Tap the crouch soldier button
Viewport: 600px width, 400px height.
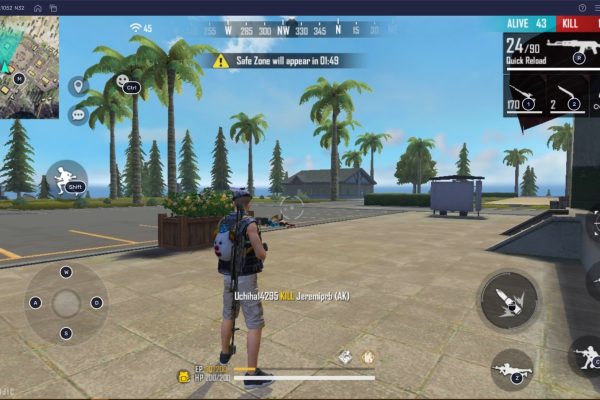pos(586,355)
